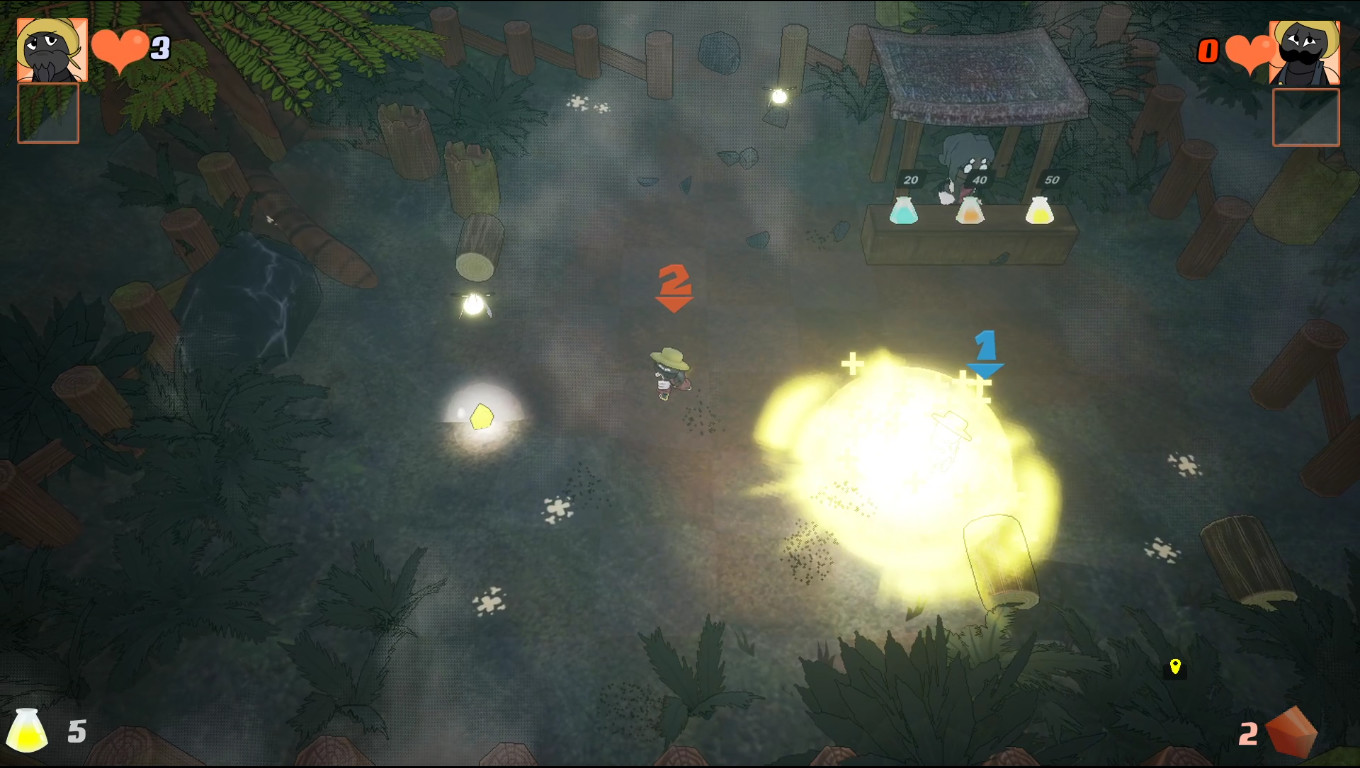Click the yellow map pin marker near bottom-right
This screenshot has width=1360, height=768.
[1175, 668]
